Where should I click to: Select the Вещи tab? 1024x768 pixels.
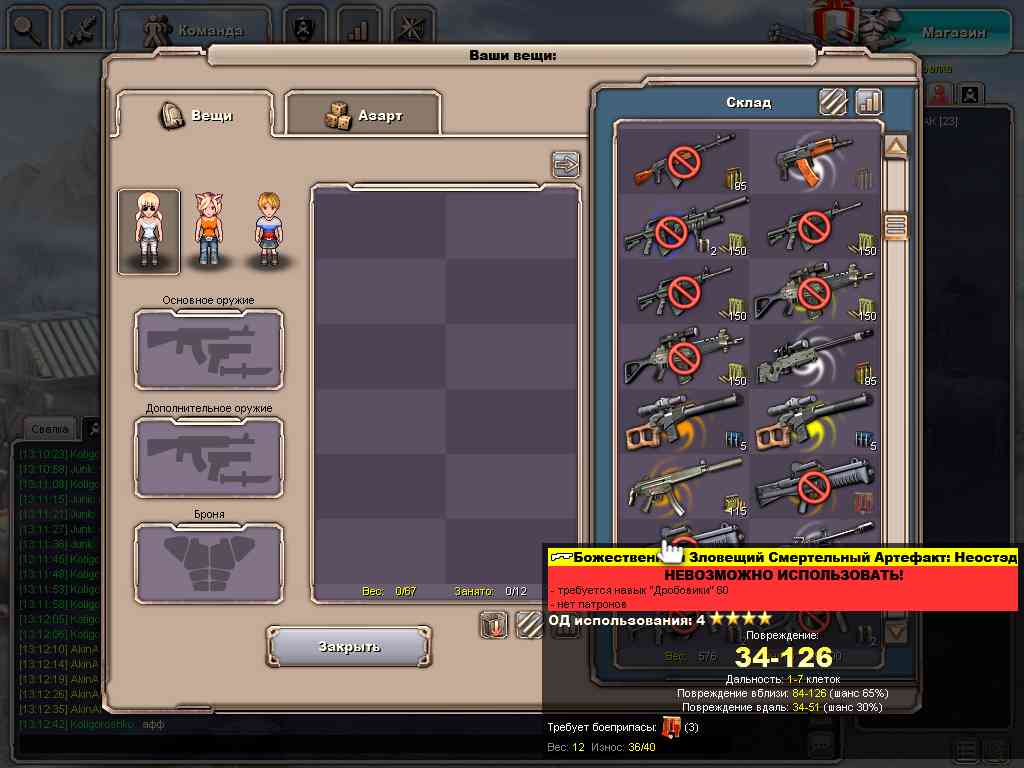tap(196, 115)
